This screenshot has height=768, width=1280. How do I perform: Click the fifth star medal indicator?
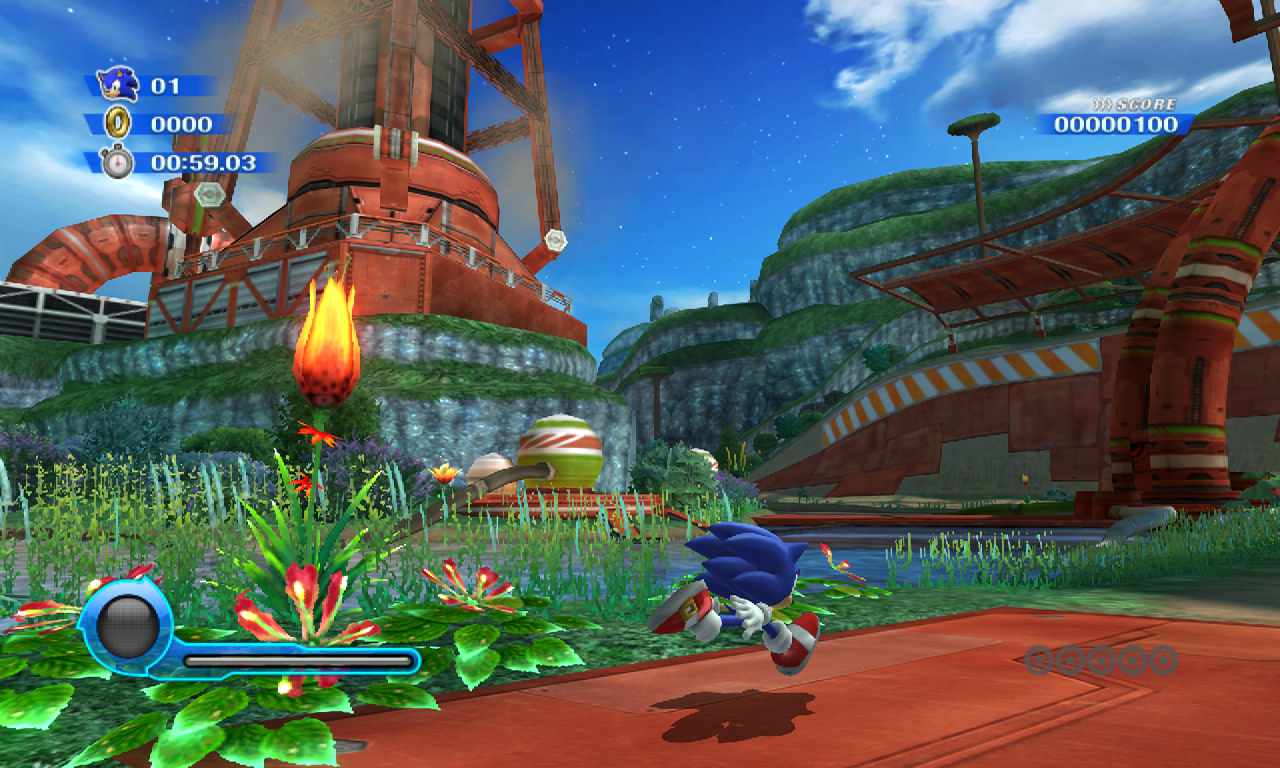[x=1161, y=661]
